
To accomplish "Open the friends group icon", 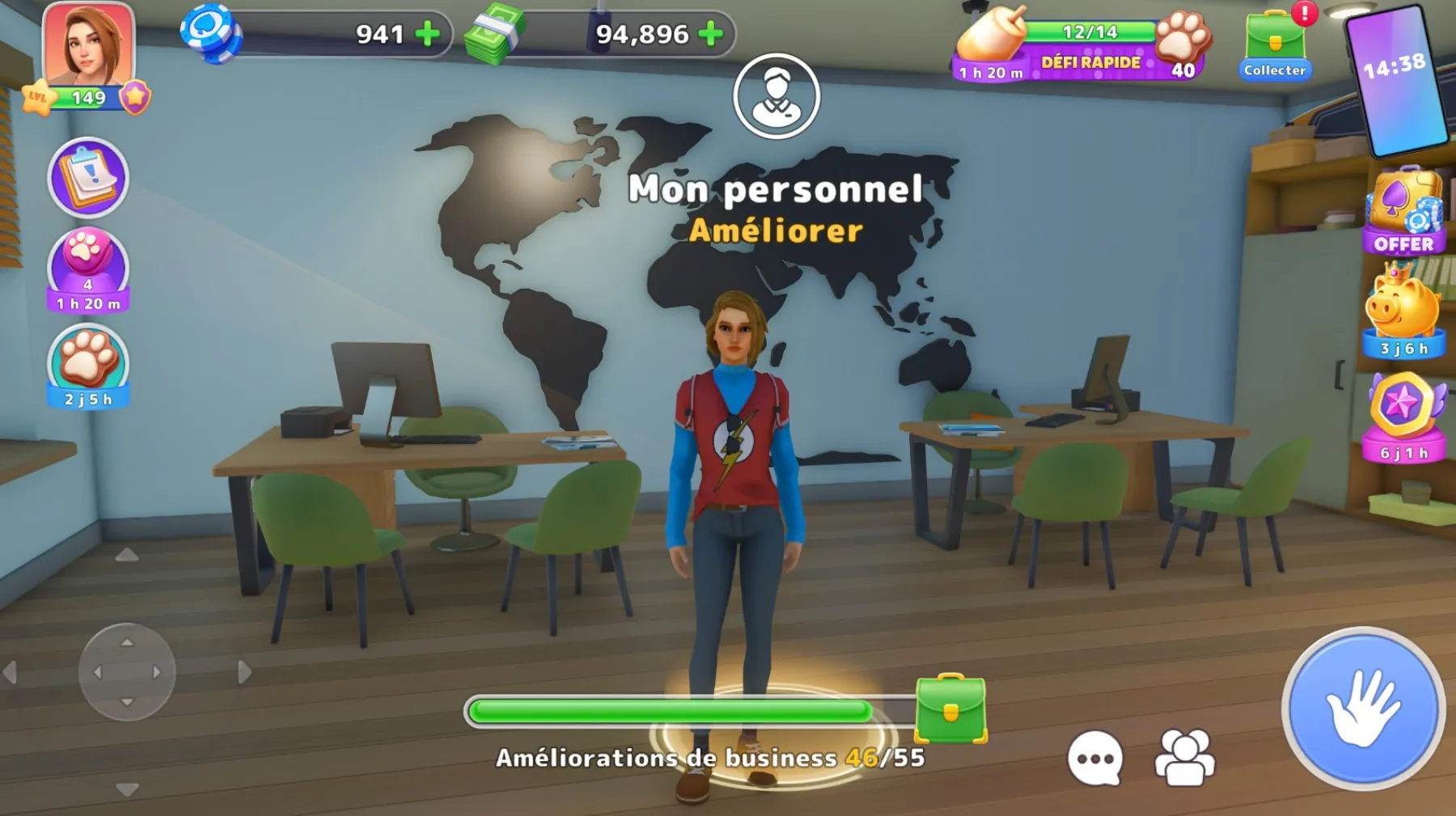I will [x=1185, y=758].
